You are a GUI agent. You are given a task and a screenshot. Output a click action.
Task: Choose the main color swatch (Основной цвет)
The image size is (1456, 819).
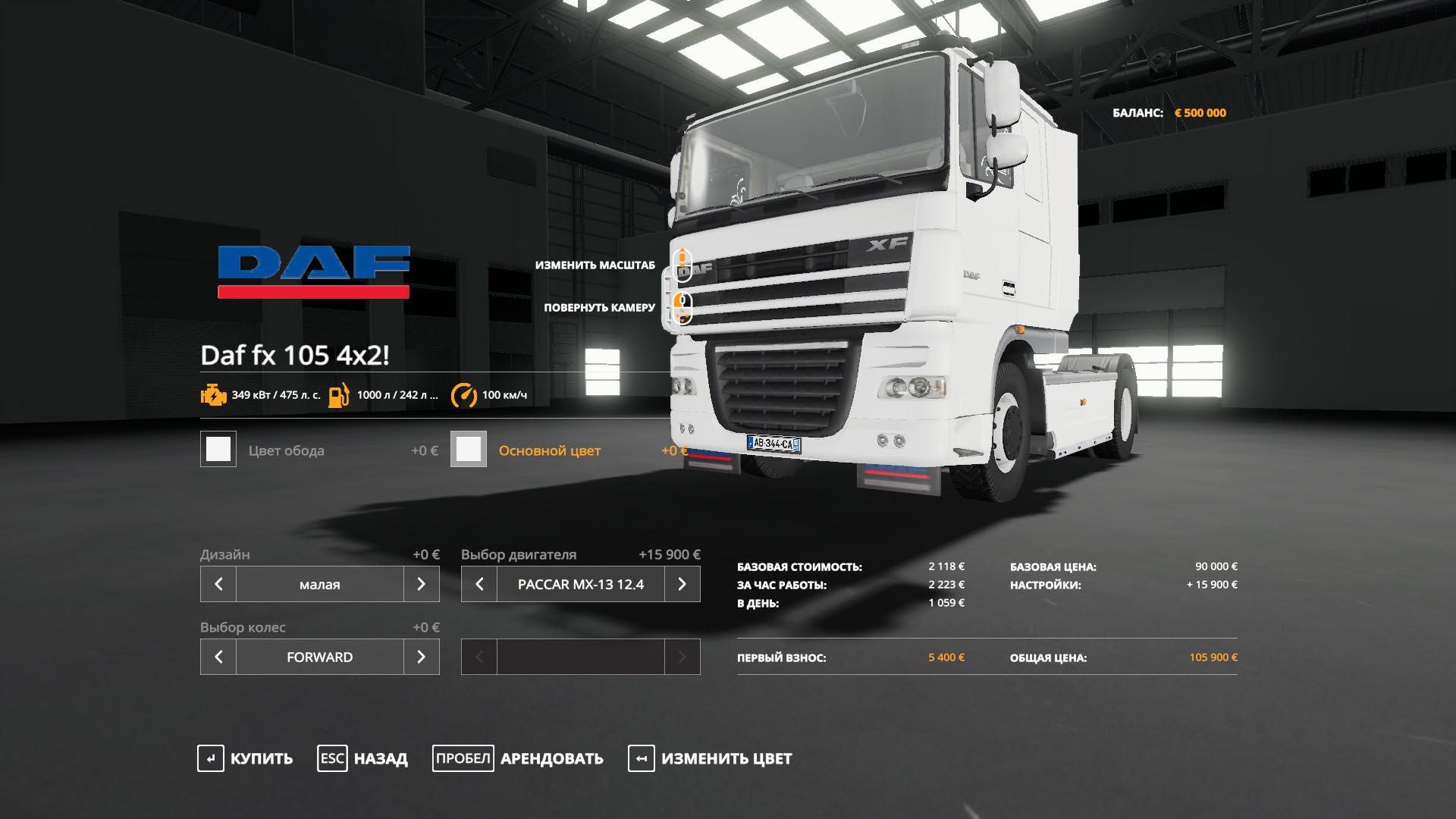469,449
